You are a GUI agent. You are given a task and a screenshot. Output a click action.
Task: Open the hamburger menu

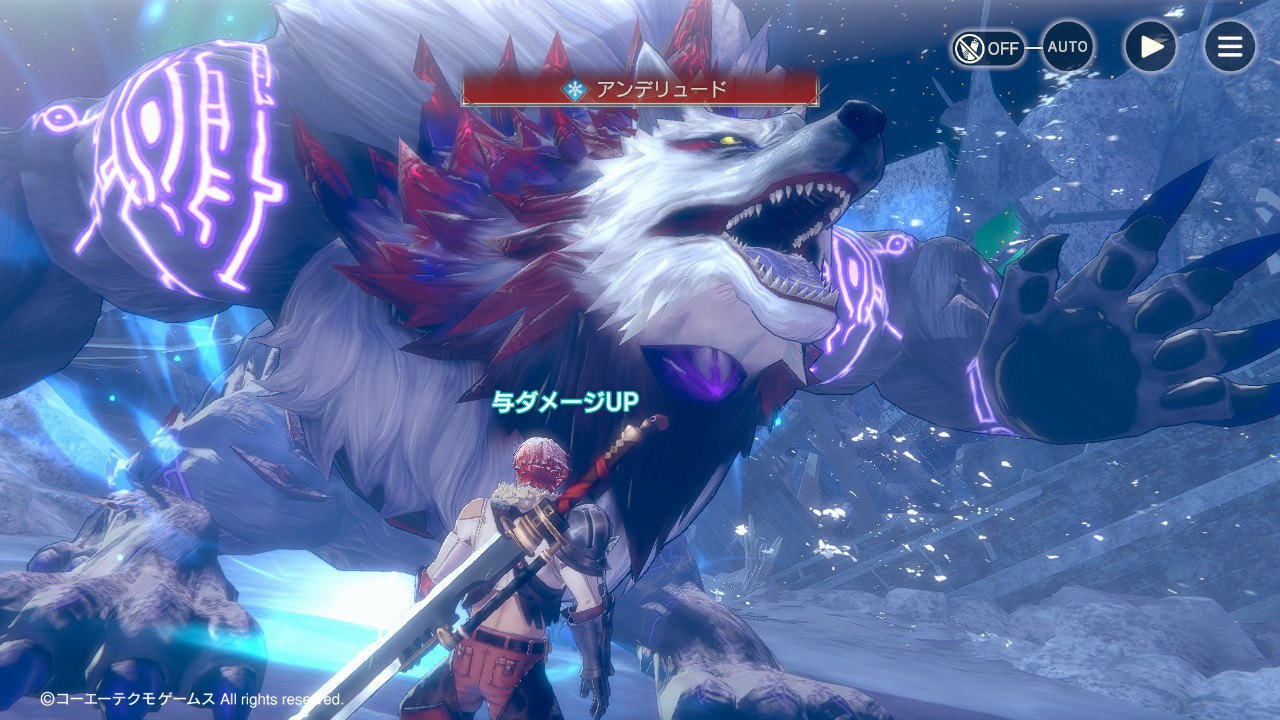(x=1229, y=46)
